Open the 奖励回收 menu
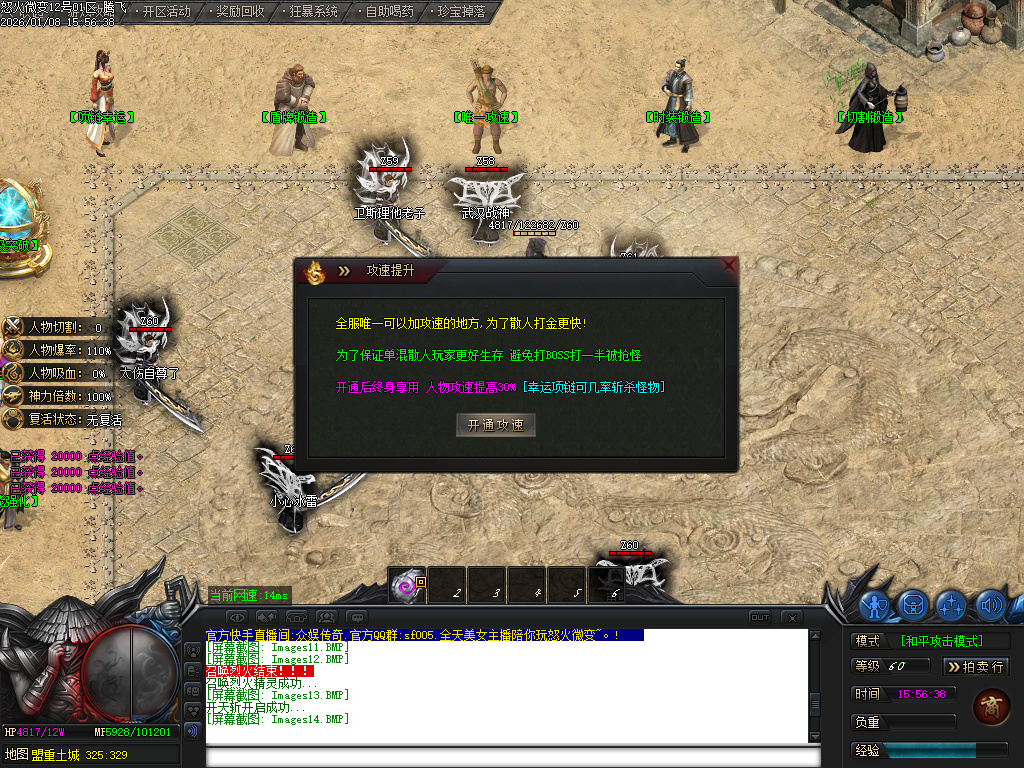The height and width of the screenshot is (768, 1024). click(240, 12)
